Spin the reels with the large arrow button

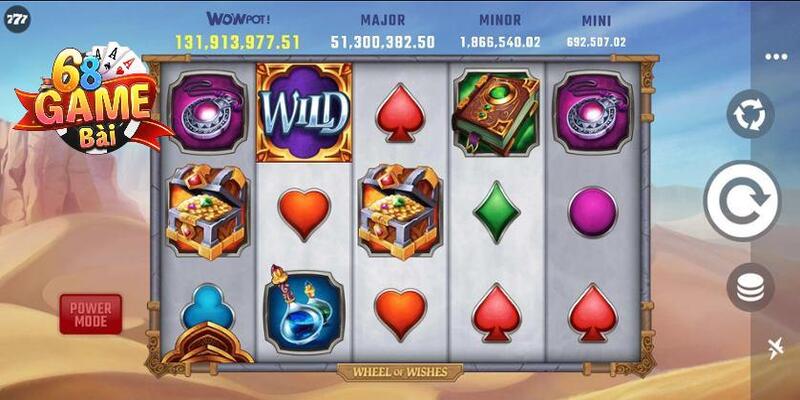pyautogui.click(x=741, y=200)
